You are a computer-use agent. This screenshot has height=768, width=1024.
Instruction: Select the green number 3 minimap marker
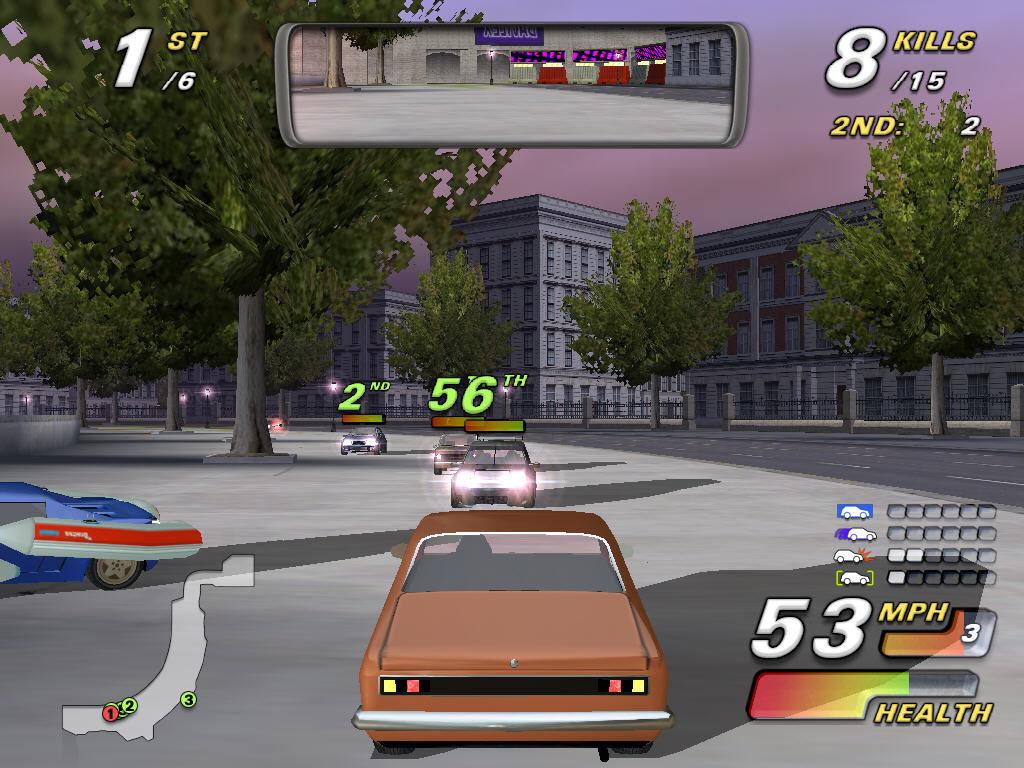tap(188, 699)
